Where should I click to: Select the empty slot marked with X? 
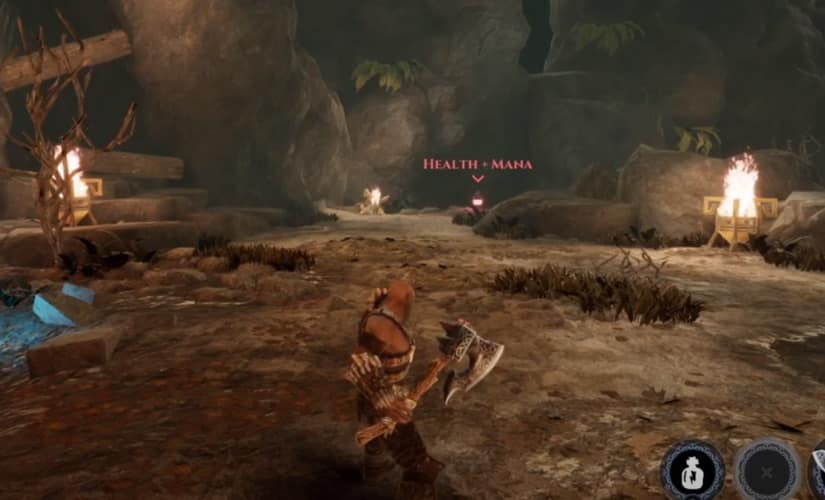[766, 469]
